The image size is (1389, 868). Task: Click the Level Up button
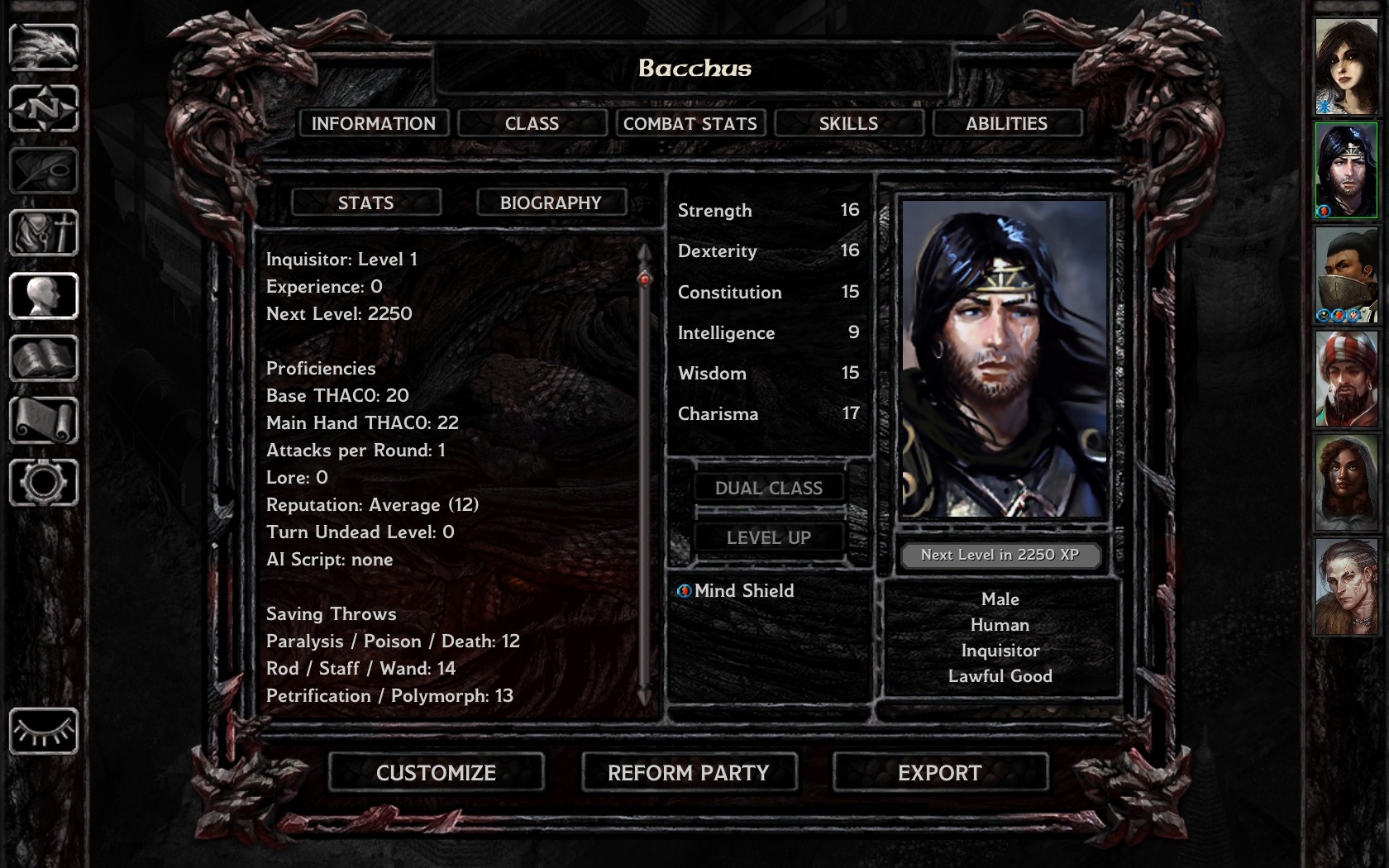(x=768, y=537)
